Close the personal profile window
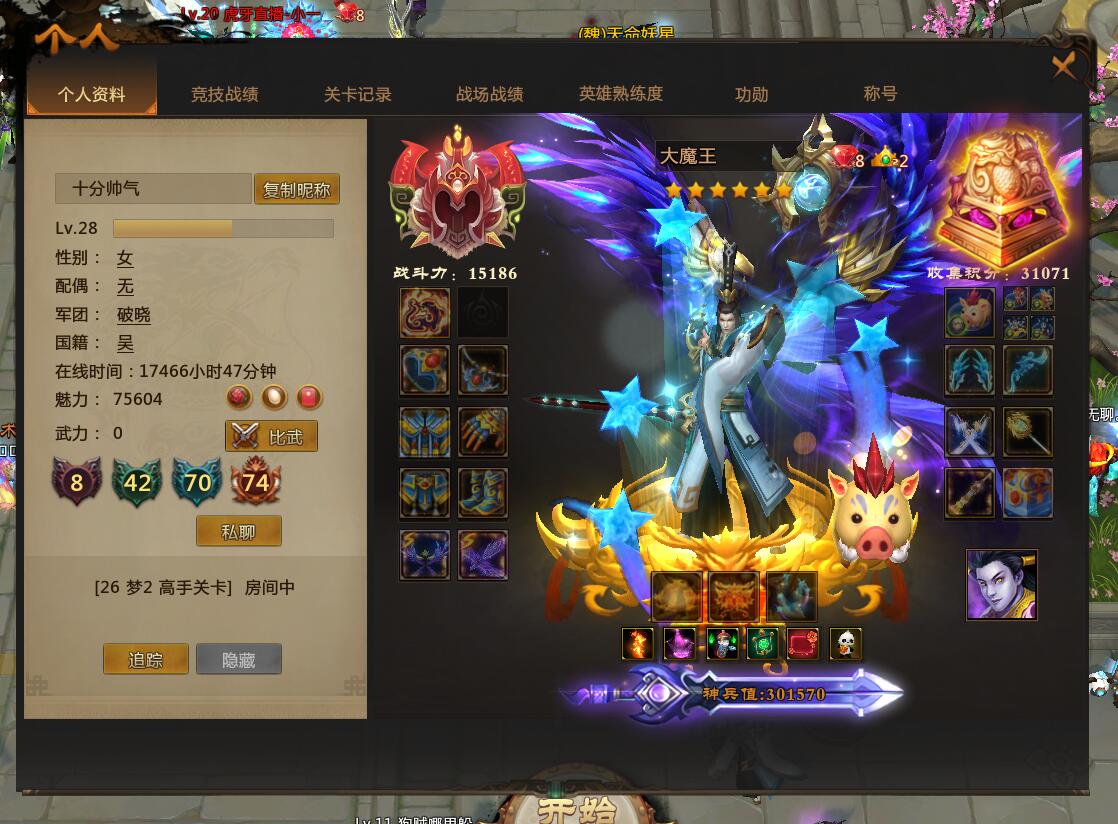The height and width of the screenshot is (824, 1118). tap(1064, 67)
